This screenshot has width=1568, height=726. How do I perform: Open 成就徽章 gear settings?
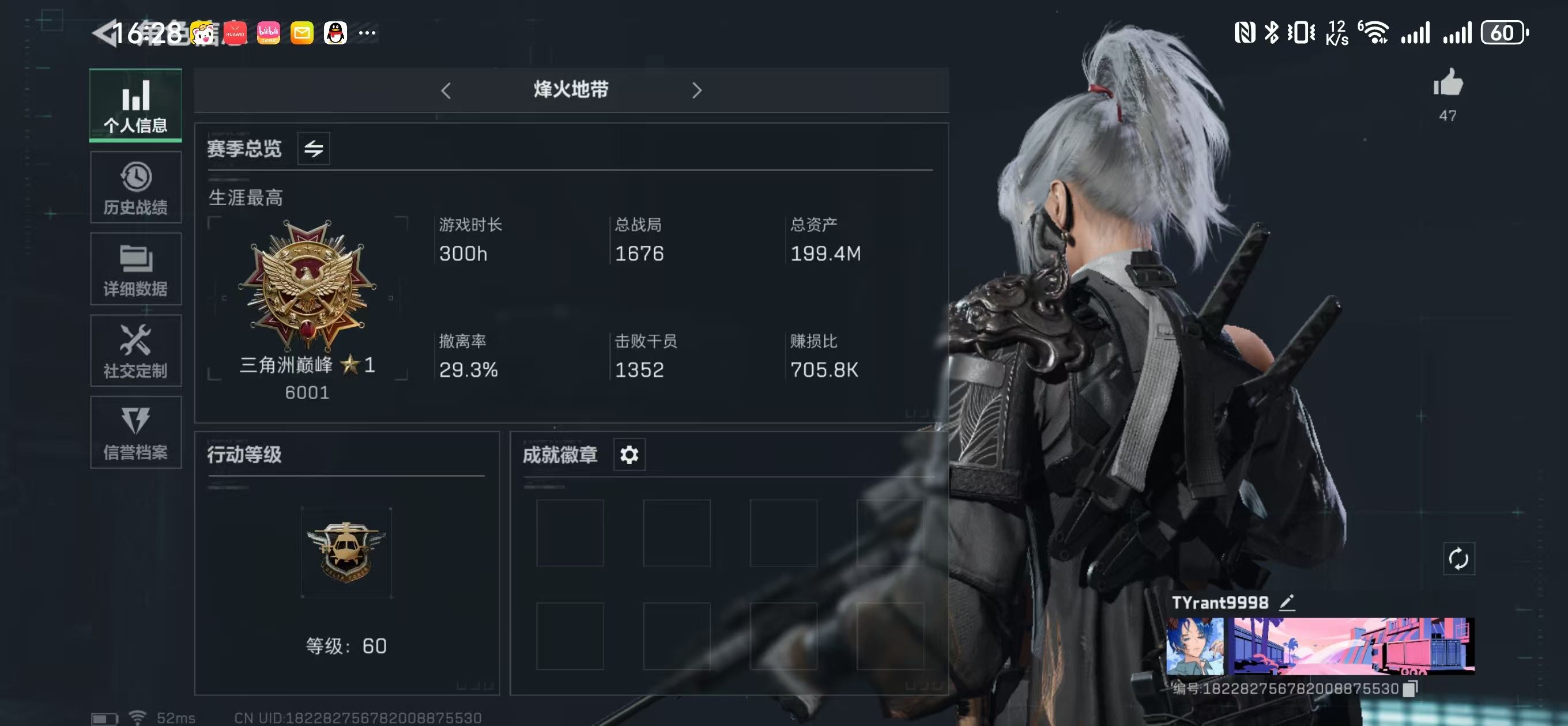629,455
